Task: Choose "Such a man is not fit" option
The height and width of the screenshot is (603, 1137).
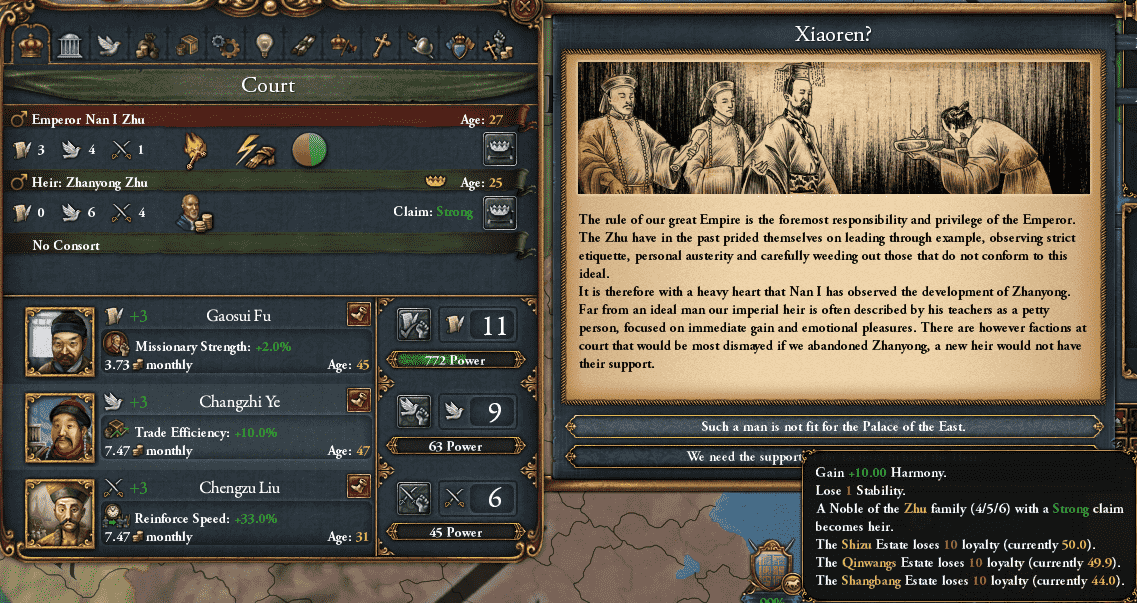Action: (x=835, y=427)
